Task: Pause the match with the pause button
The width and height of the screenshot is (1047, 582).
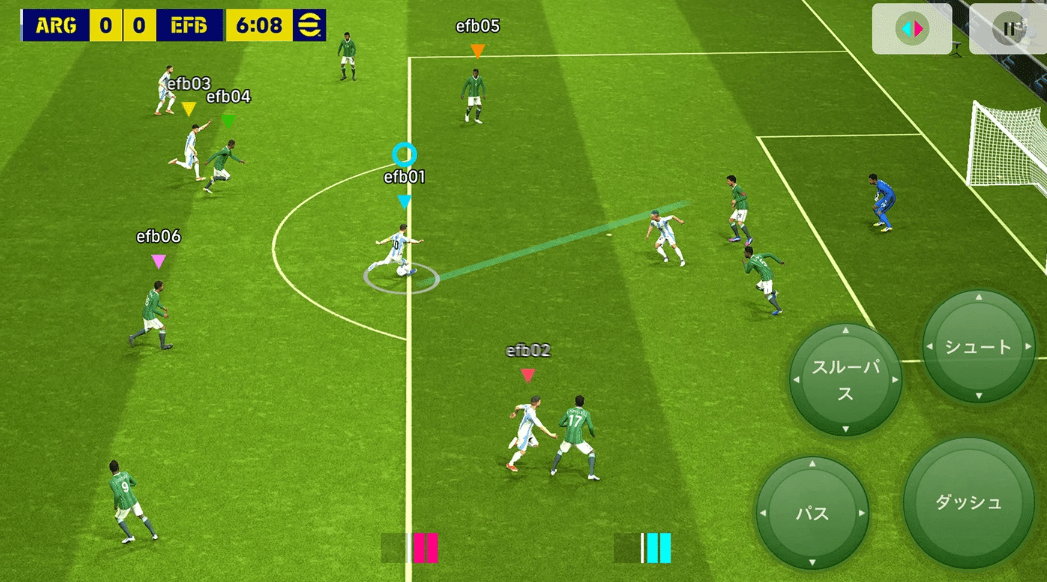Action: pyautogui.click(x=1010, y=28)
